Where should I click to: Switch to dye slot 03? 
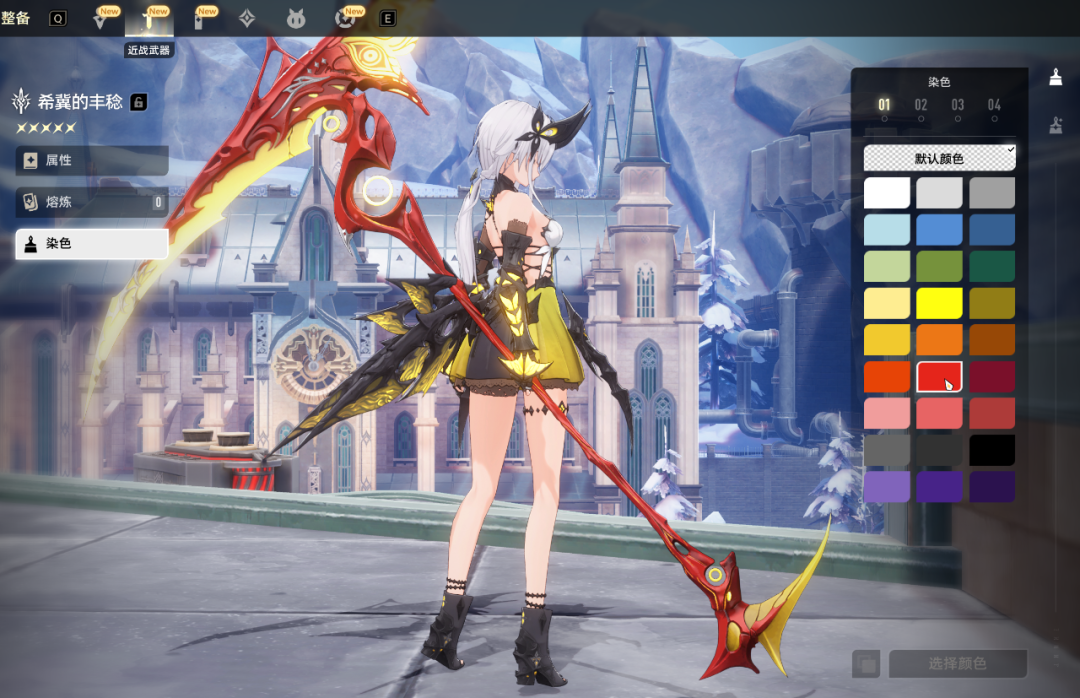pos(958,105)
